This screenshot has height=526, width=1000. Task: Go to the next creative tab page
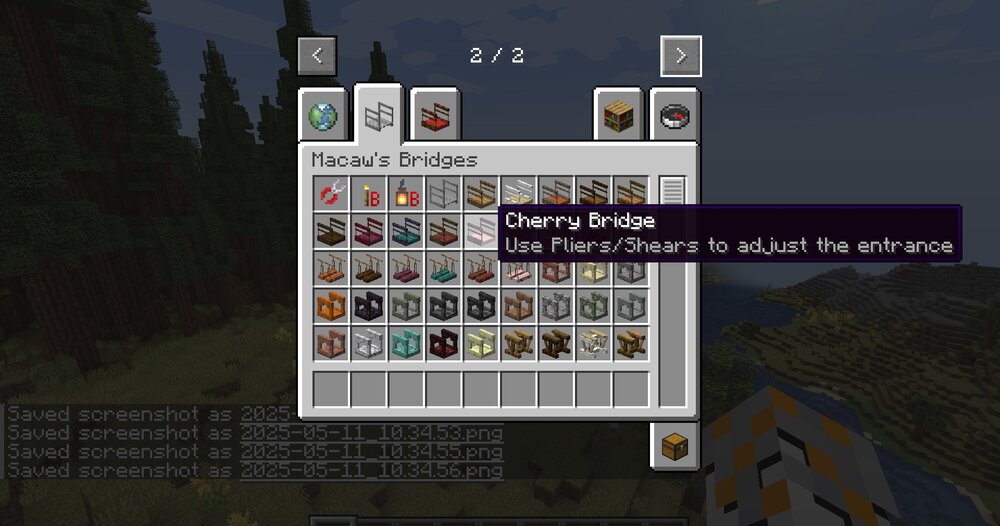click(x=681, y=56)
